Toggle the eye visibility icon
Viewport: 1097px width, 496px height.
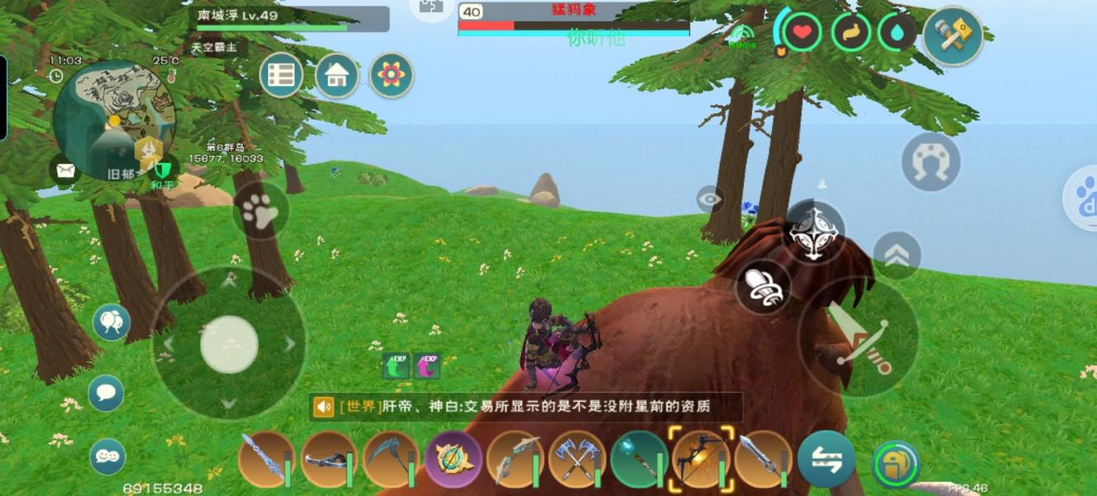click(x=710, y=198)
